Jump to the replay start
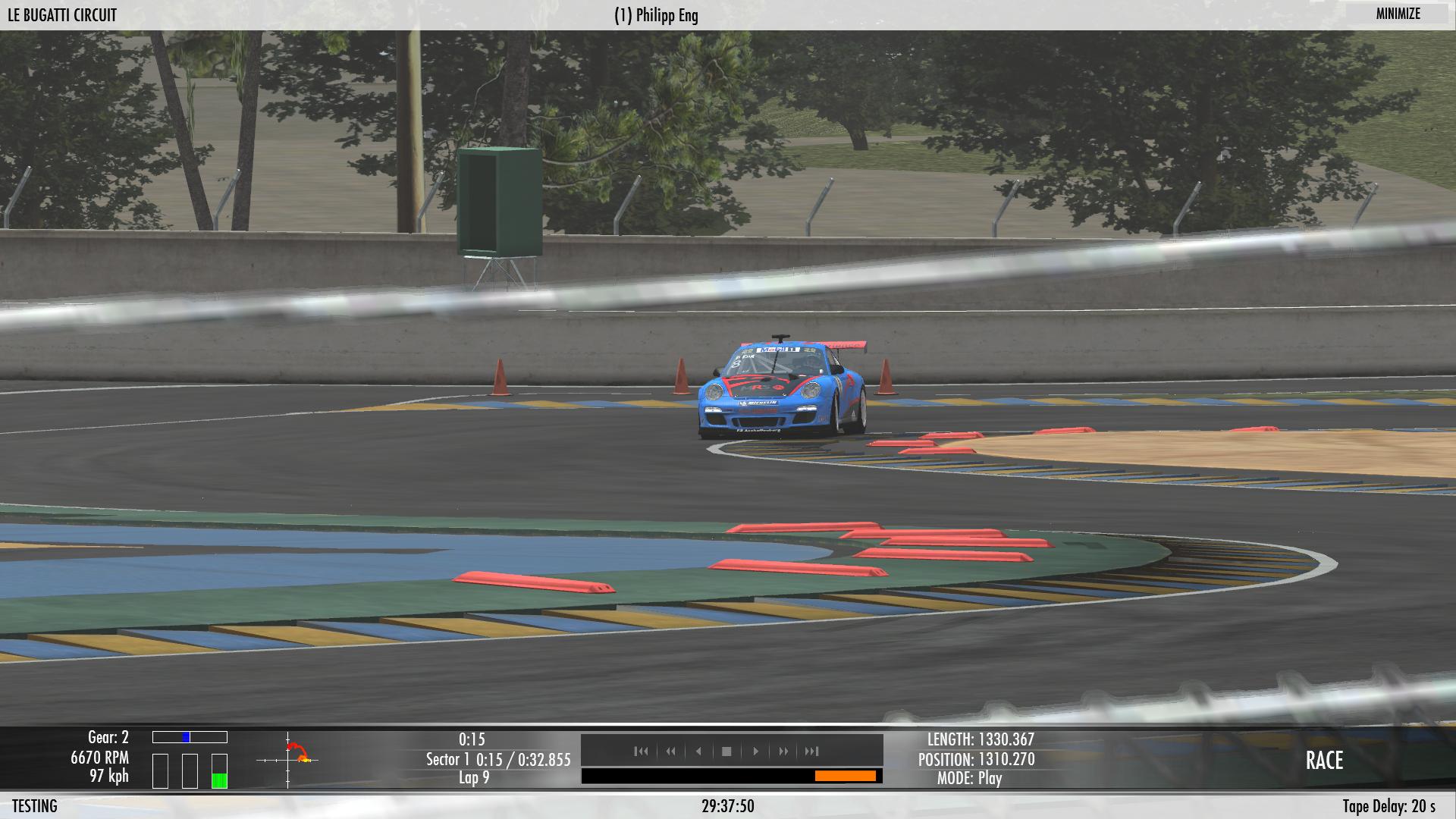Image resolution: width=1456 pixels, height=819 pixels. pos(642,752)
